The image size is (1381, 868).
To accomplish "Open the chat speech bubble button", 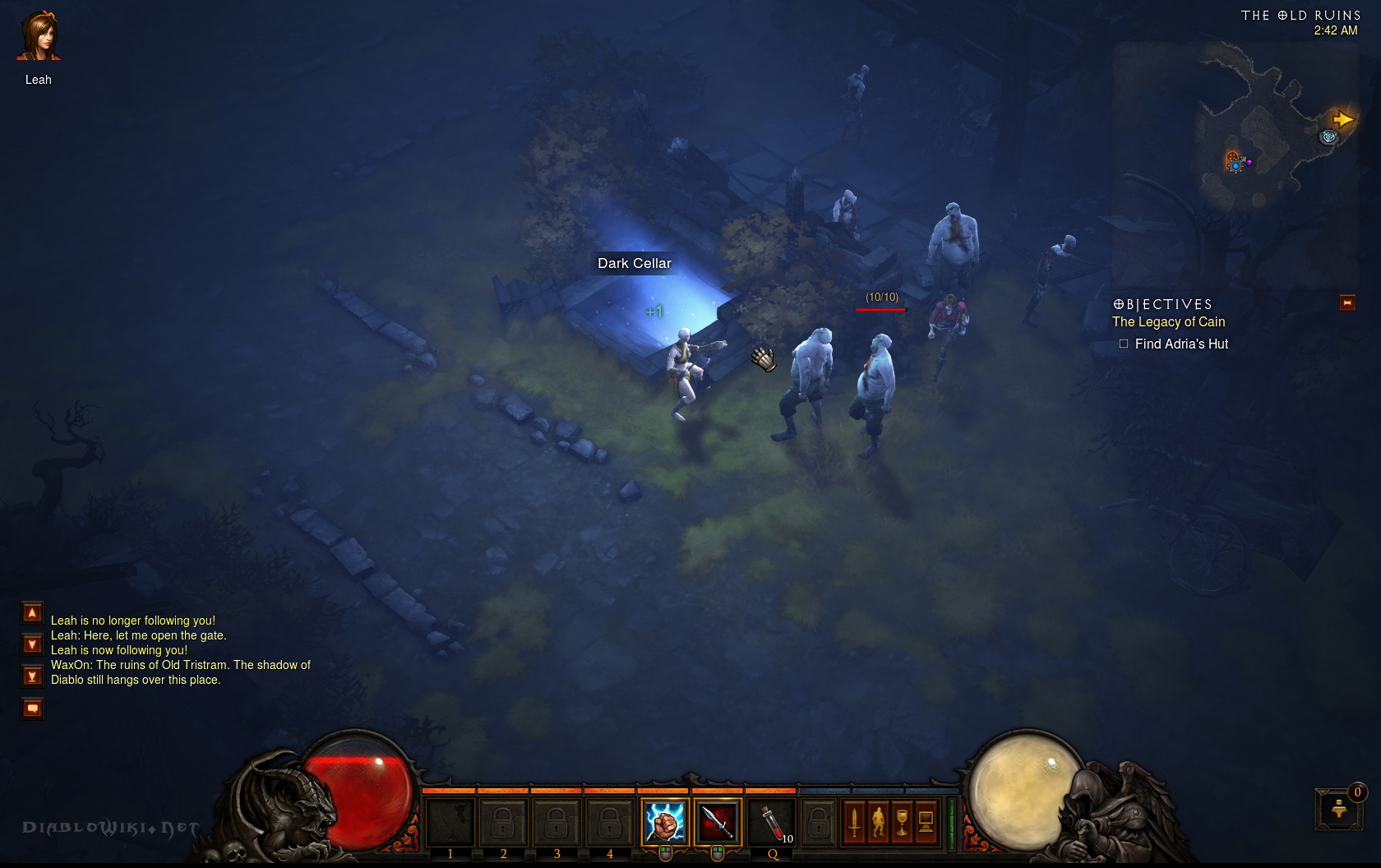I will 32,708.
